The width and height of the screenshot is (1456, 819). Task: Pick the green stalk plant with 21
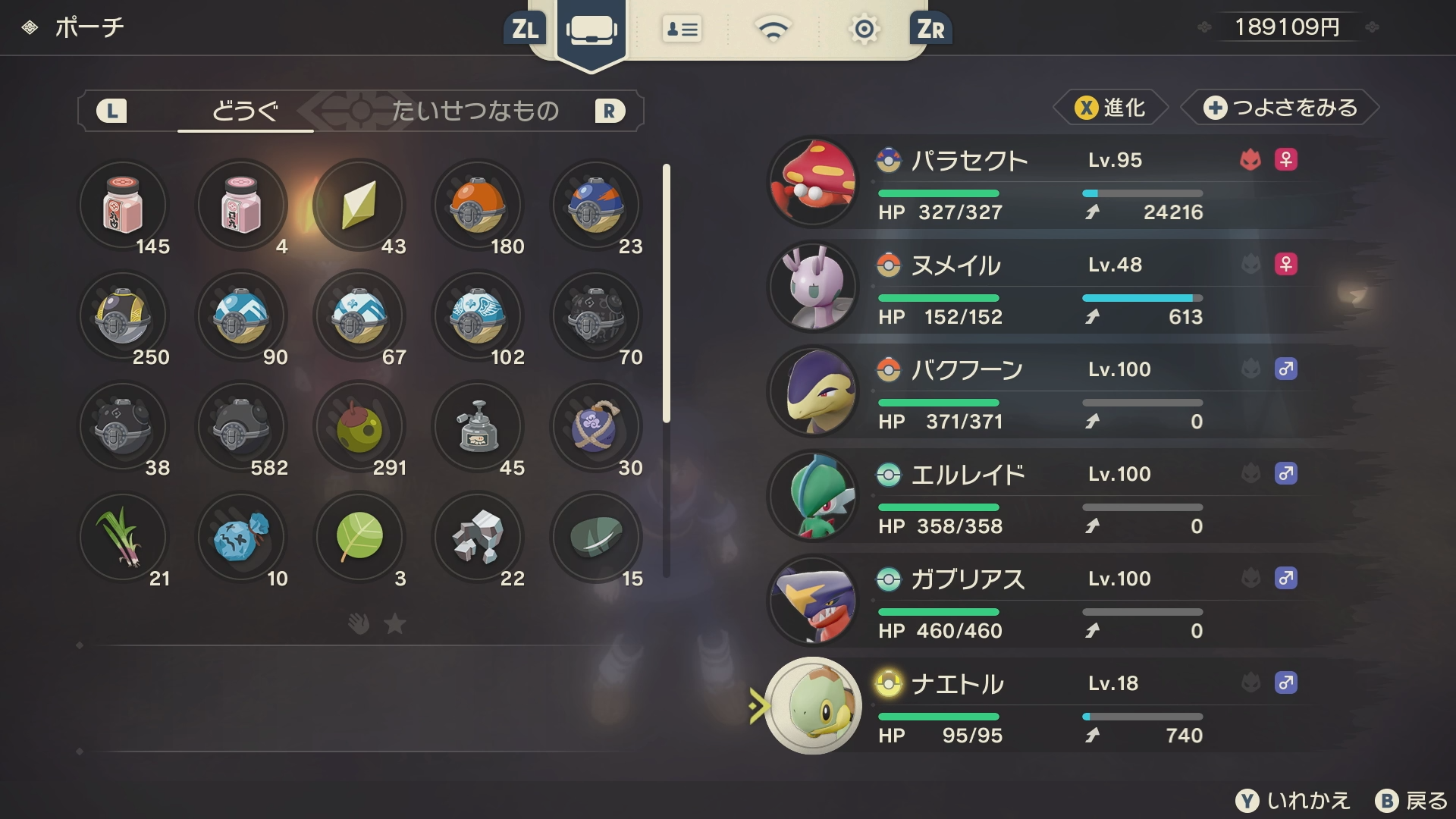123,538
